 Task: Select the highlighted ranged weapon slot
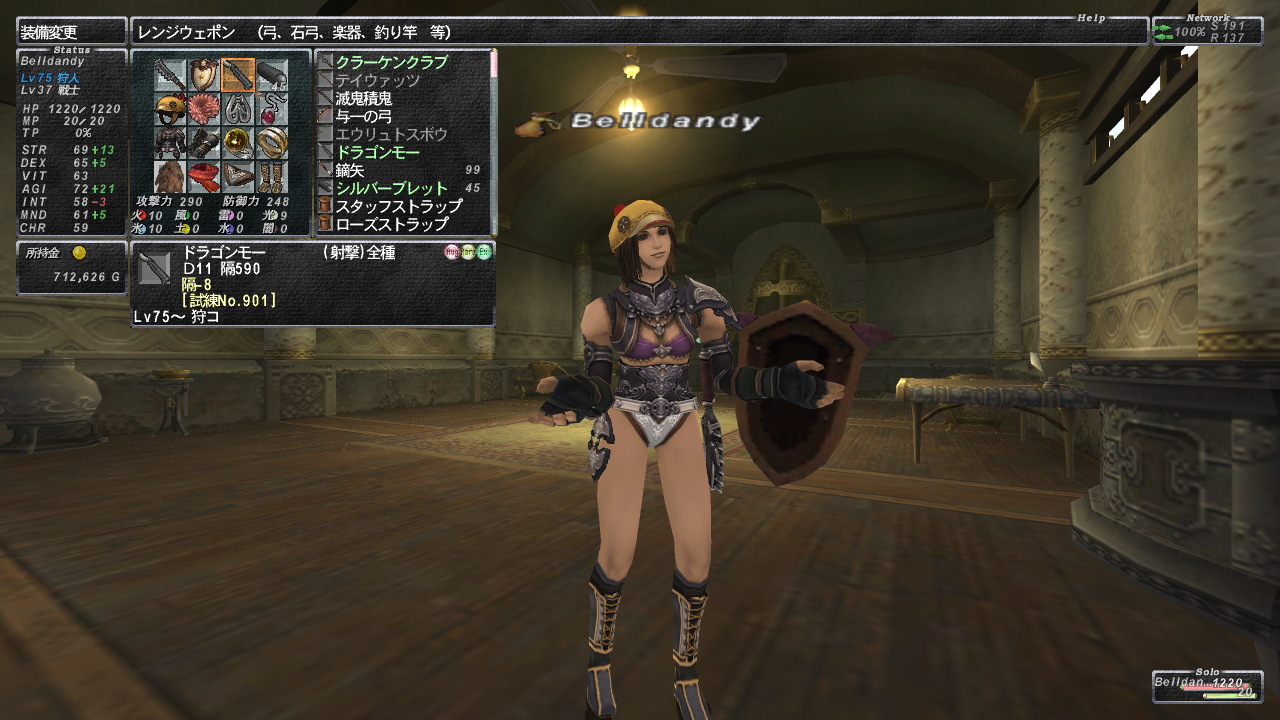click(238, 74)
